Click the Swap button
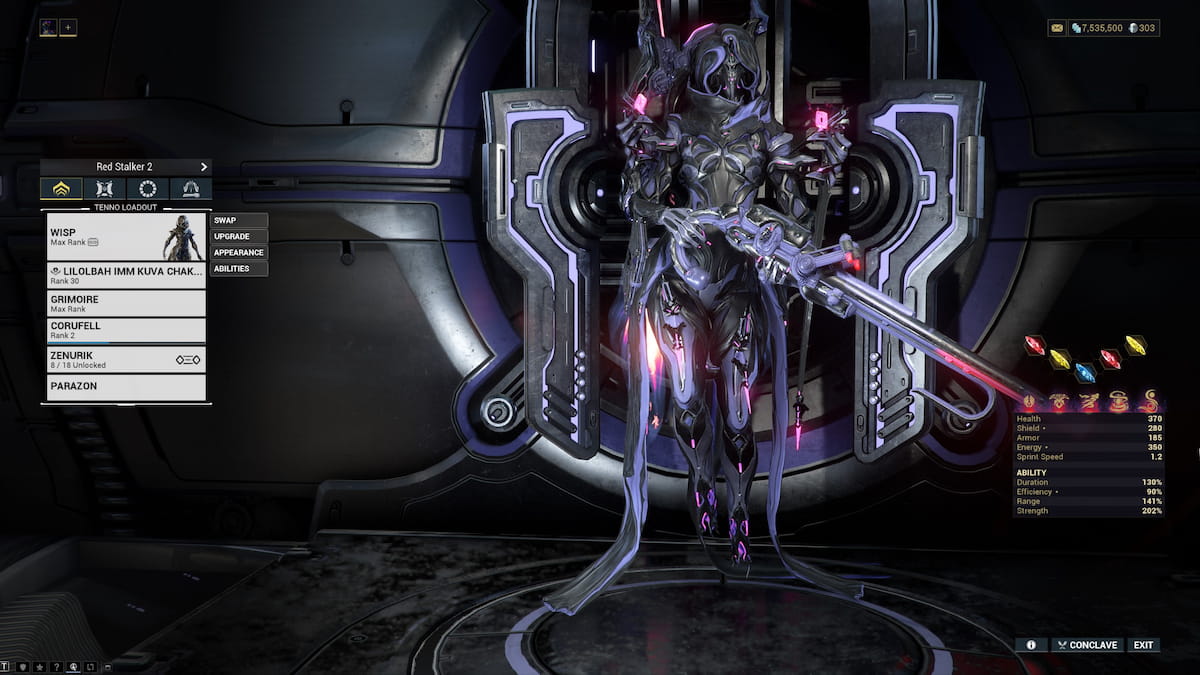The height and width of the screenshot is (675, 1200). point(238,220)
